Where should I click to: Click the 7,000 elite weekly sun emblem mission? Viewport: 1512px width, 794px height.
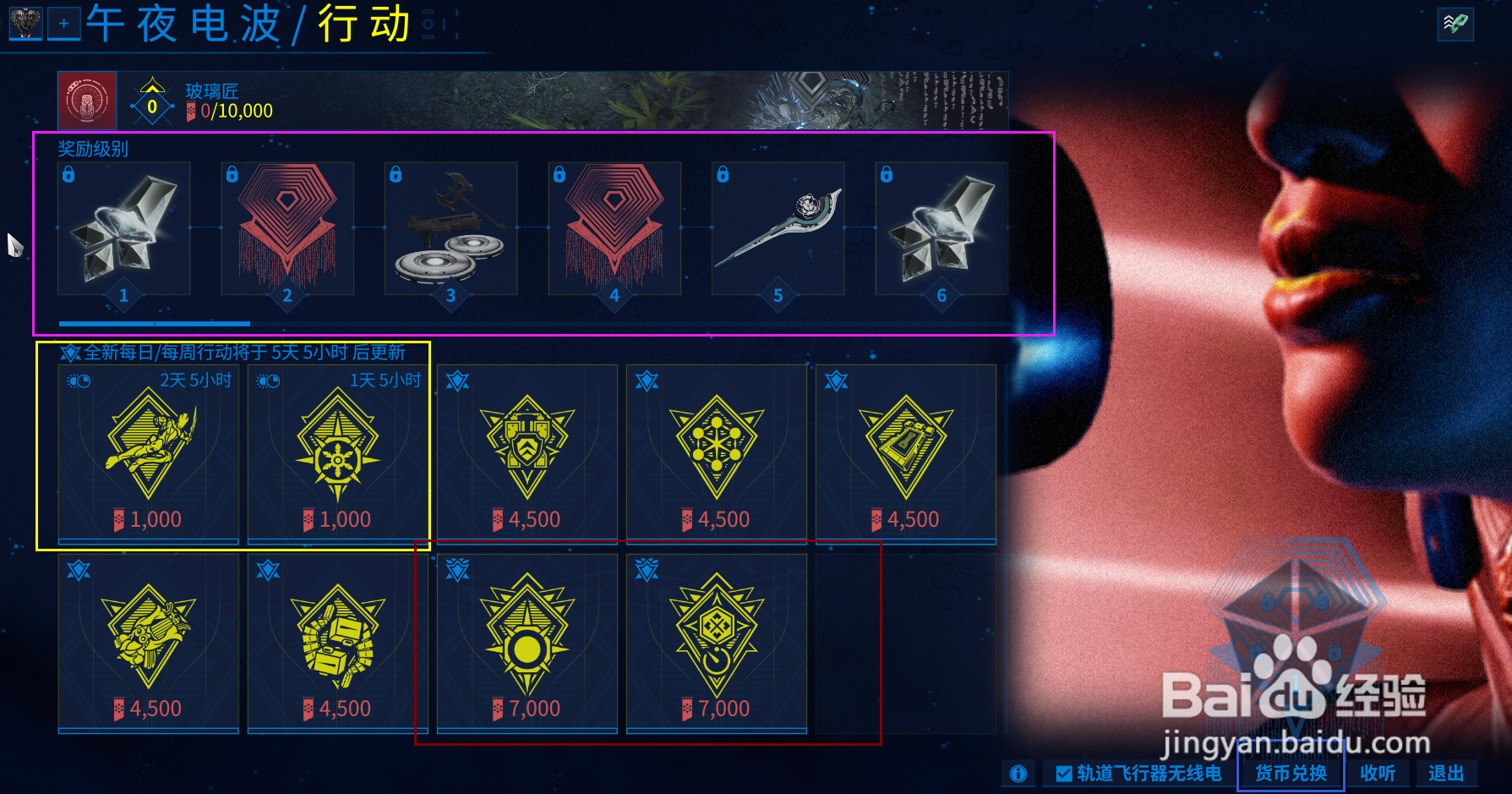[527, 643]
